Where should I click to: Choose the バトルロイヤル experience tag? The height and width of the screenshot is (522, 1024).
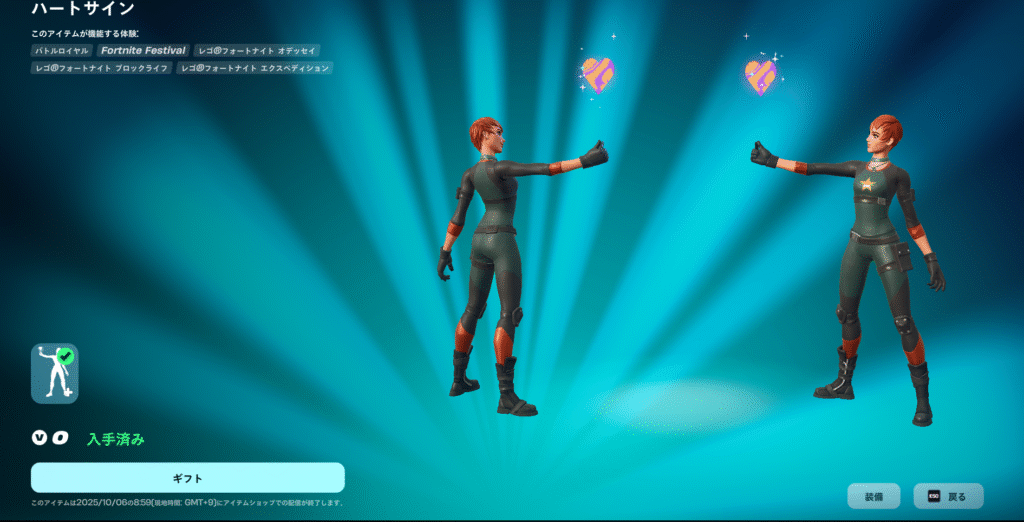(63, 50)
